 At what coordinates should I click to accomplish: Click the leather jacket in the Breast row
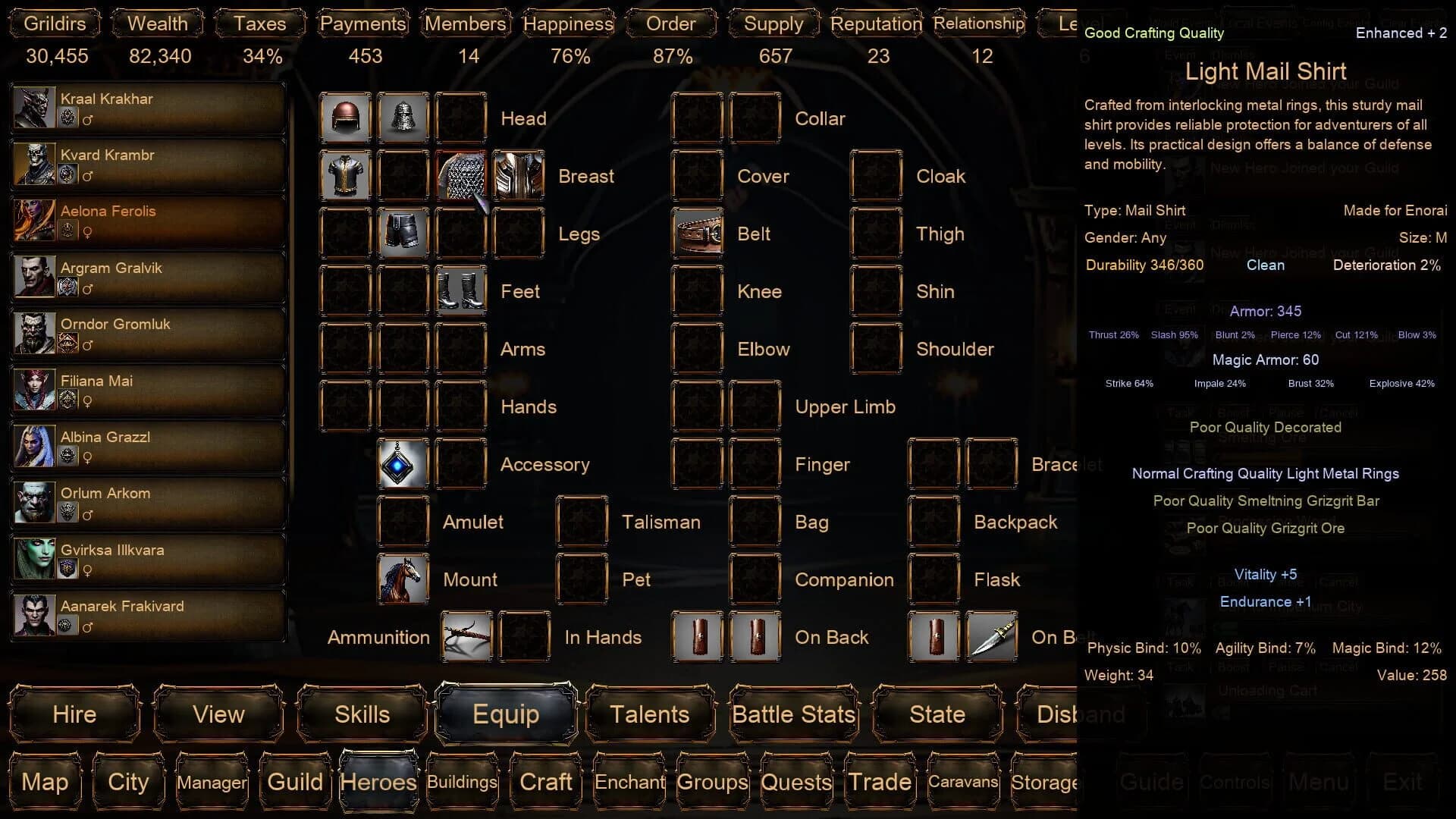pyautogui.click(x=345, y=175)
